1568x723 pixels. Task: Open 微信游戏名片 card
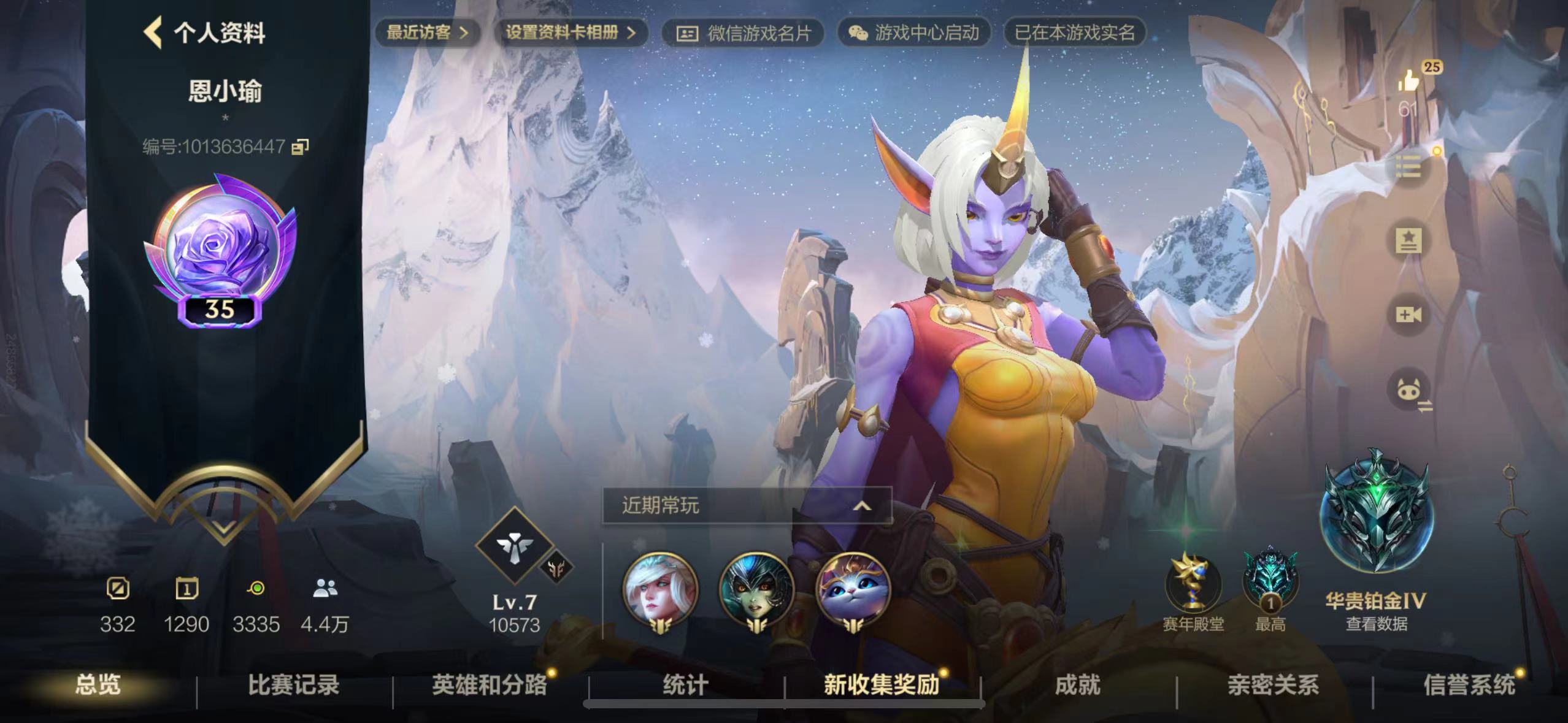pyautogui.click(x=743, y=33)
